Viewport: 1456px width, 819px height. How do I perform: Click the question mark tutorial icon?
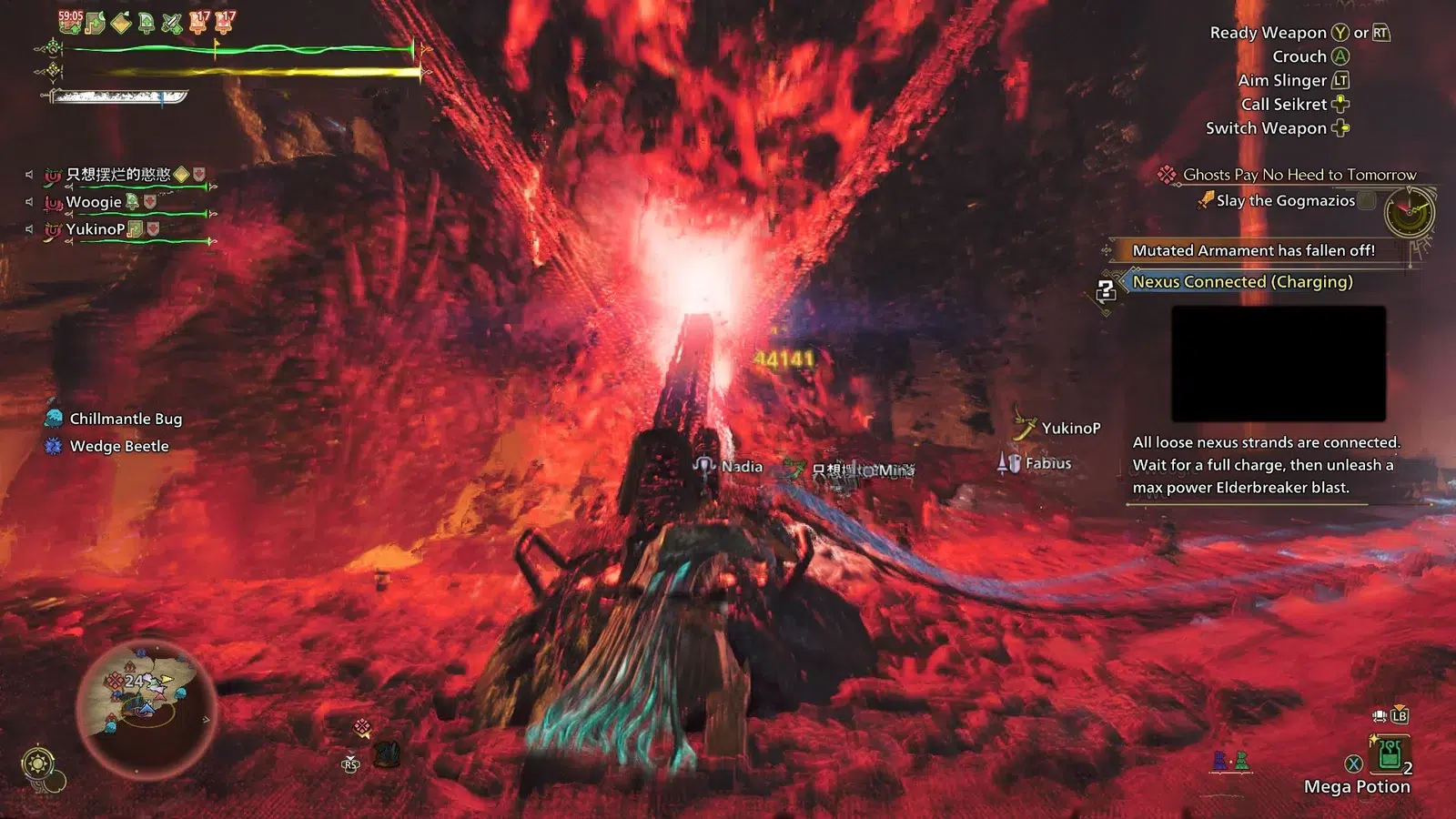1106,290
